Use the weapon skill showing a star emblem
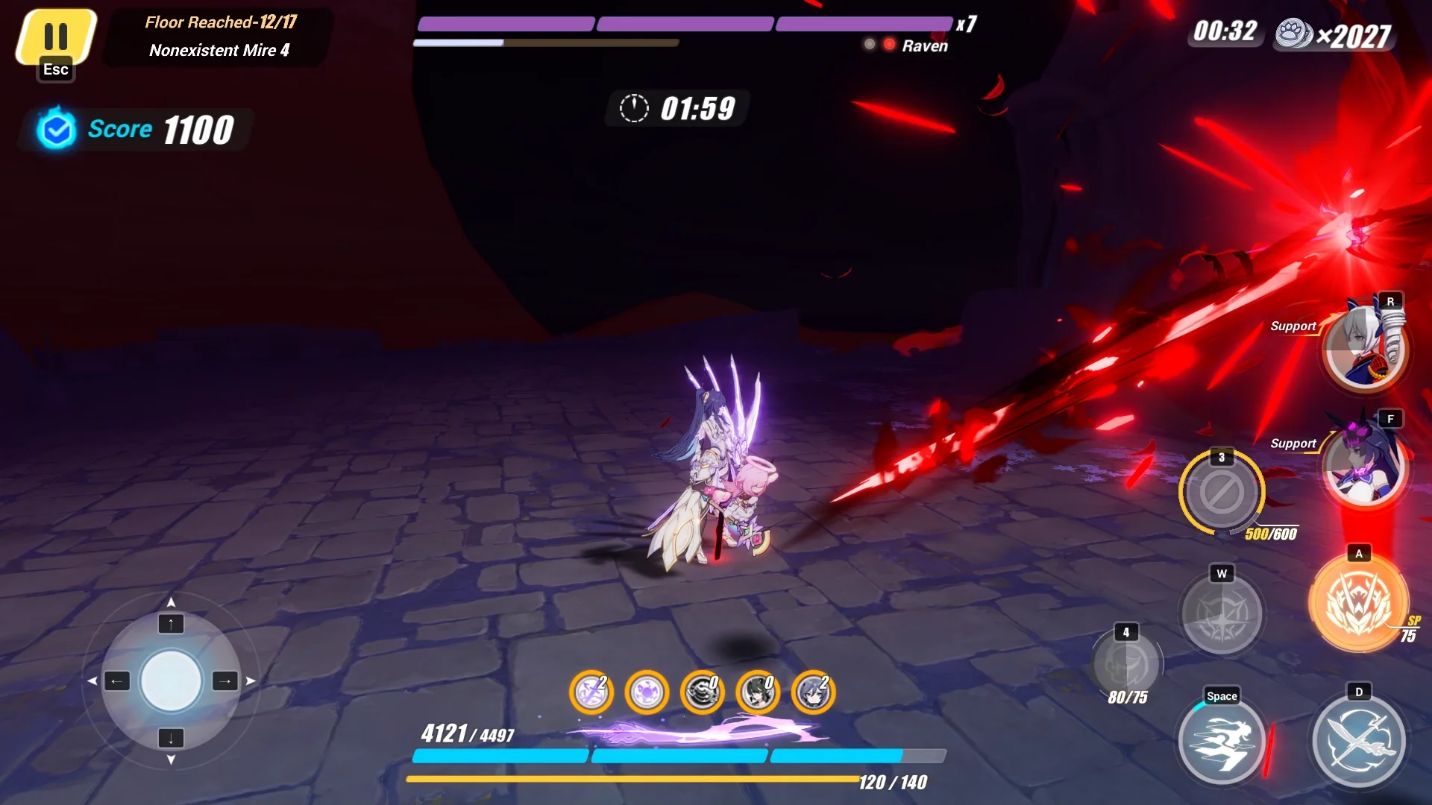 click(1221, 613)
